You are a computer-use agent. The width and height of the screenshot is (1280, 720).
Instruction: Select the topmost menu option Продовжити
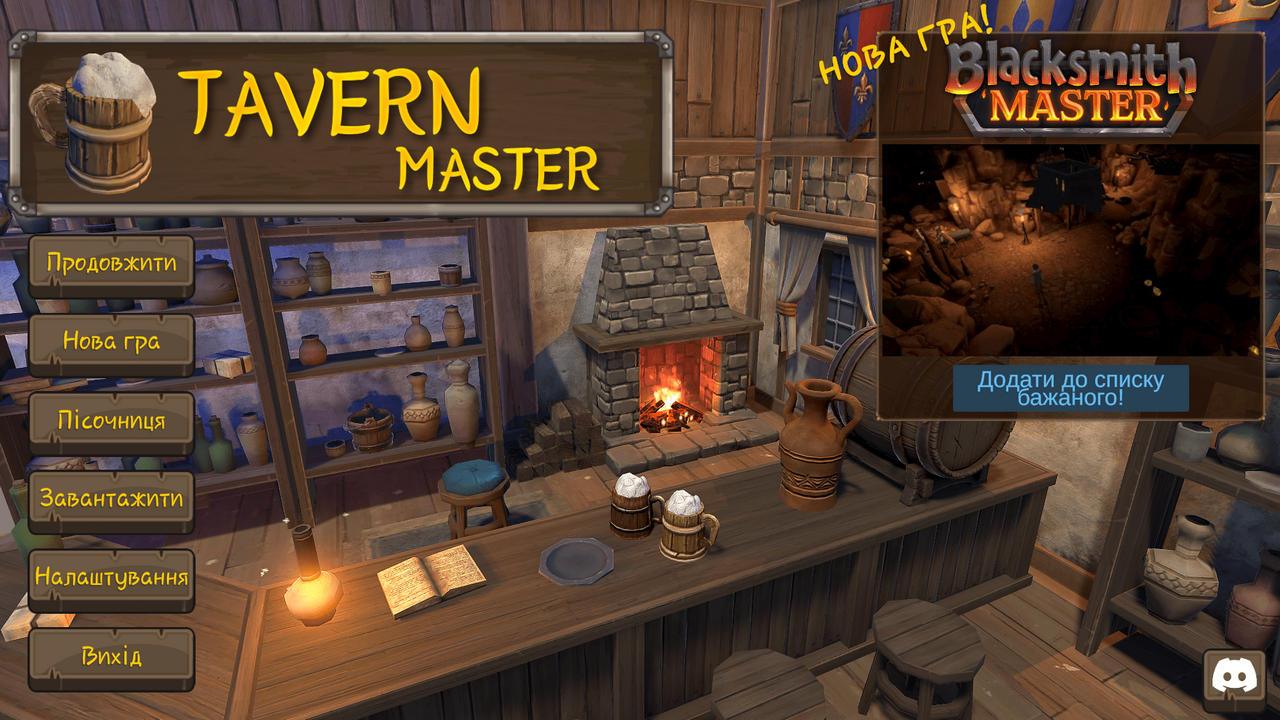click(111, 264)
